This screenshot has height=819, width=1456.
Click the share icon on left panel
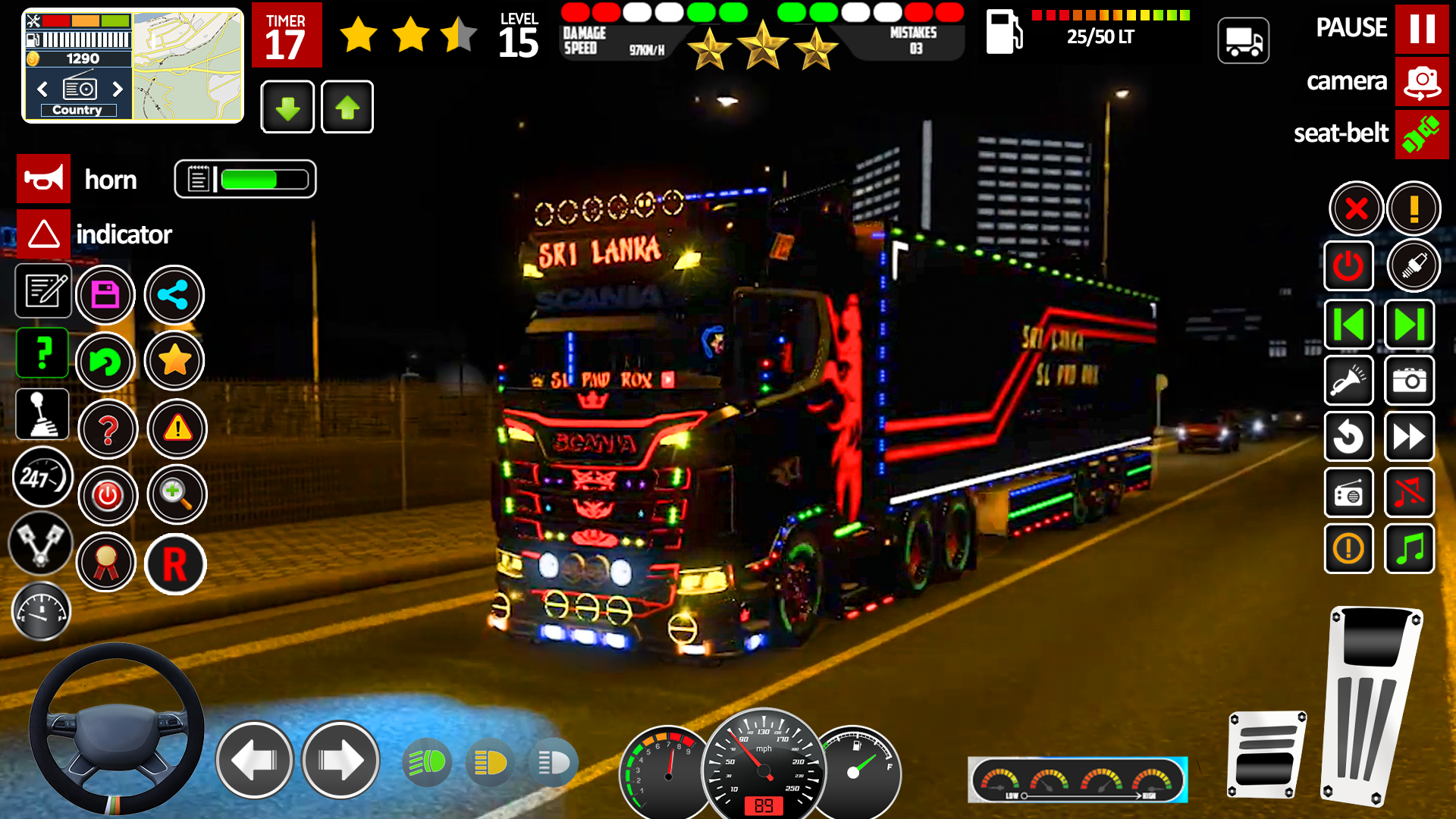[x=174, y=295]
